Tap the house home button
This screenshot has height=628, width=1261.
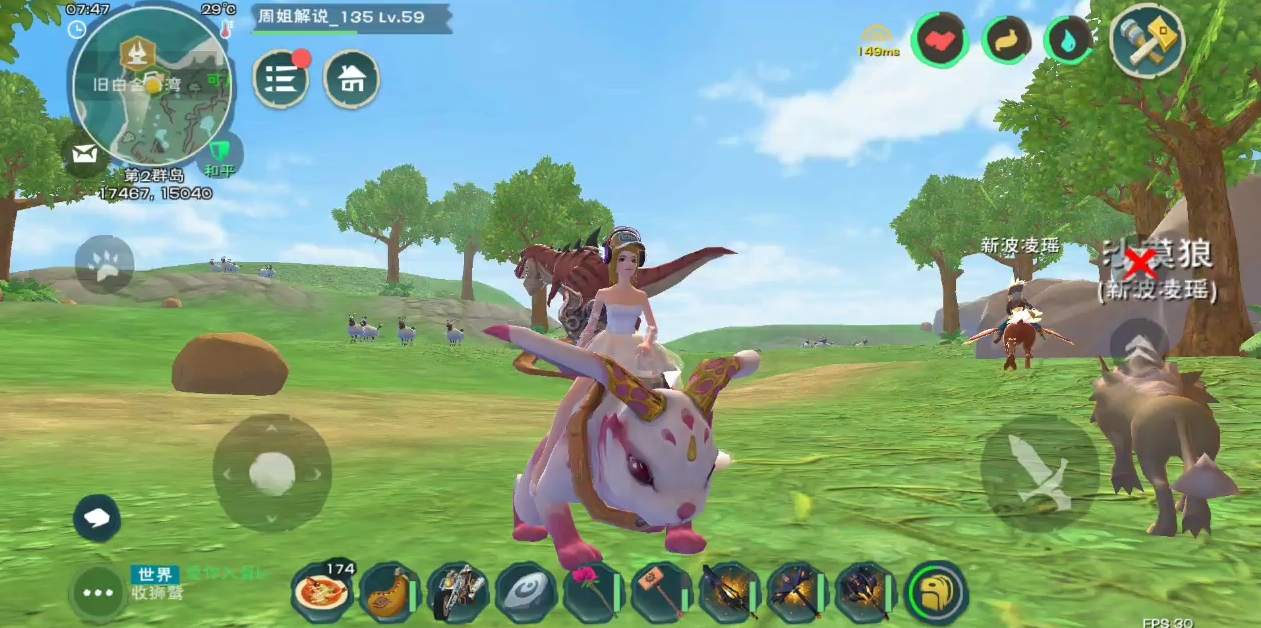(x=351, y=79)
